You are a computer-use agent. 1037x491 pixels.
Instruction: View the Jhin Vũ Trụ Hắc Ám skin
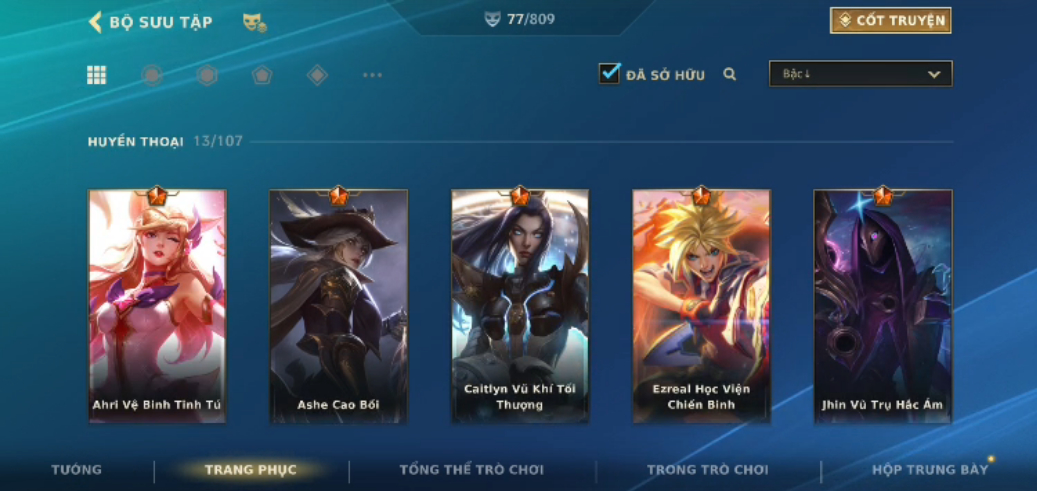click(x=882, y=305)
